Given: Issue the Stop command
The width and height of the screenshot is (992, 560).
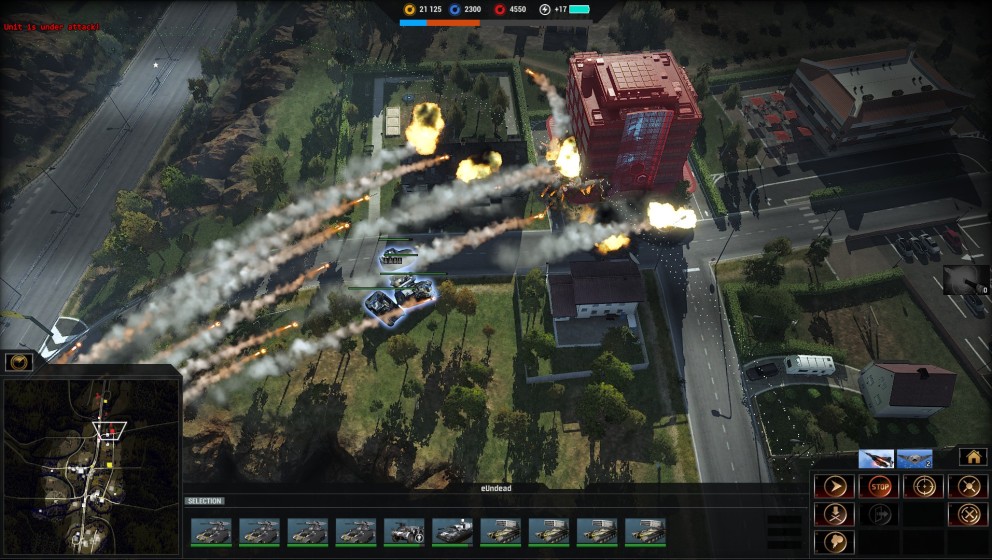Looking at the screenshot, I should (x=879, y=487).
